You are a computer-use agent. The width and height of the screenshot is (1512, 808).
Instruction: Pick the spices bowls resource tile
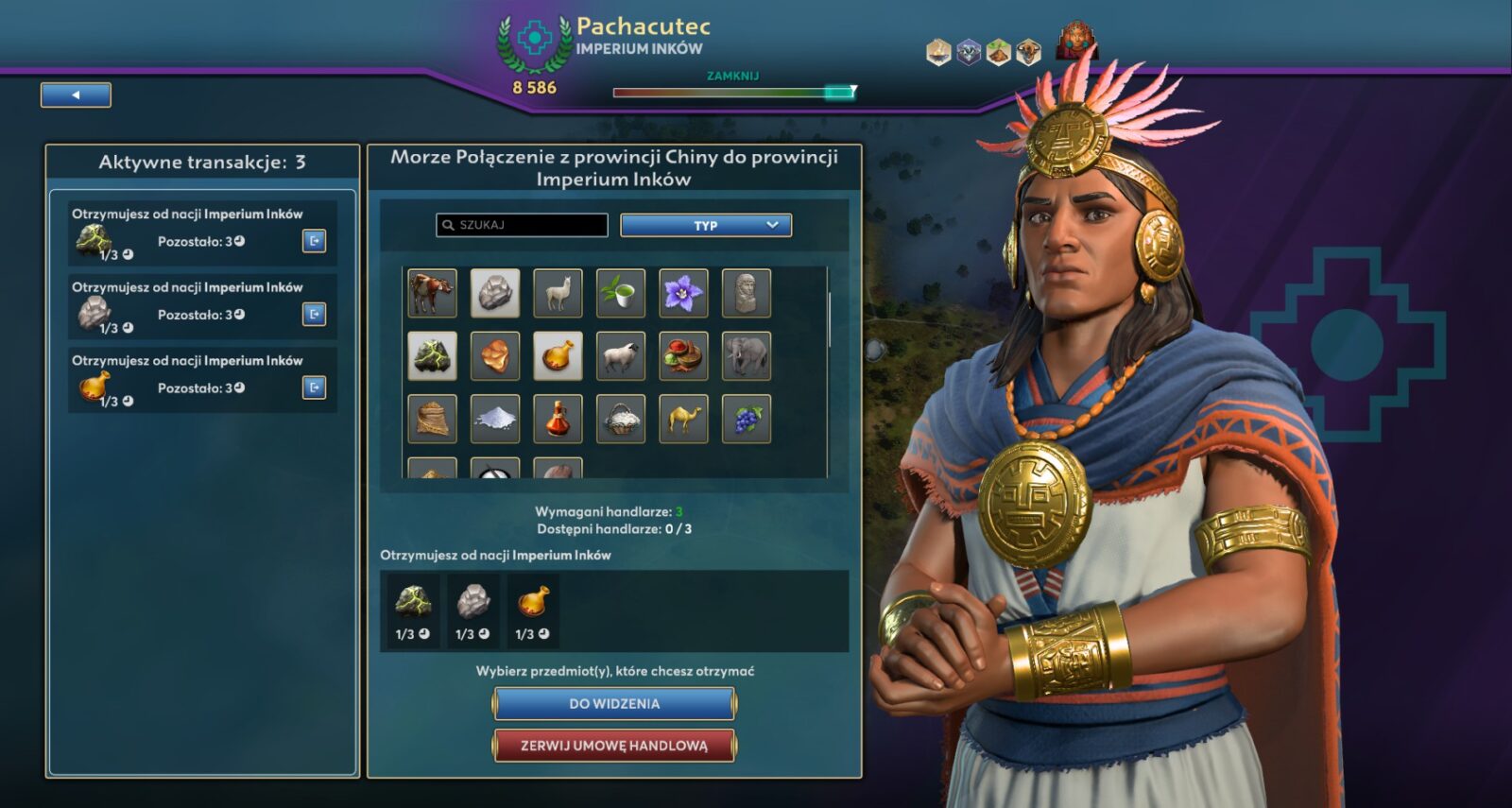683,356
